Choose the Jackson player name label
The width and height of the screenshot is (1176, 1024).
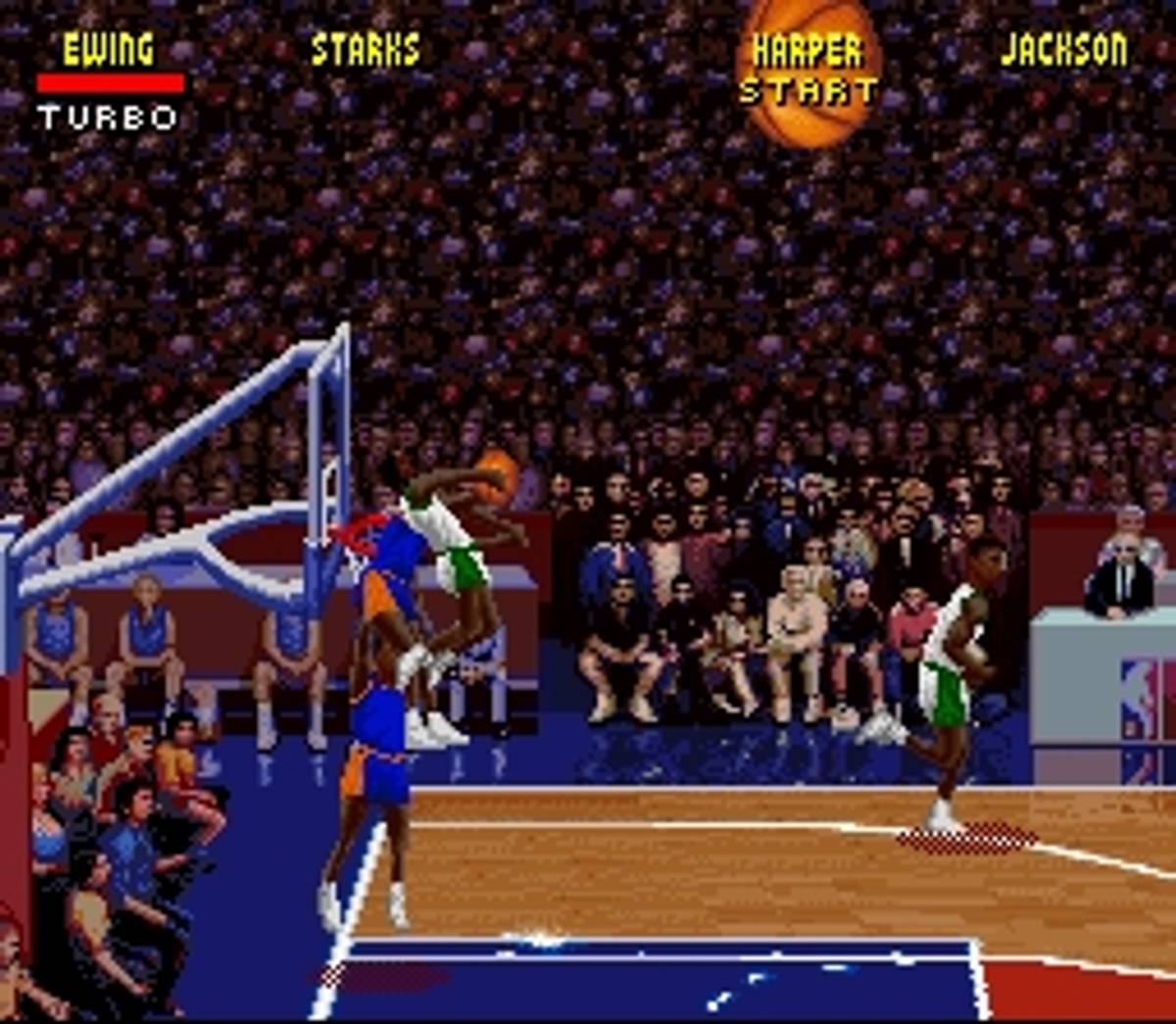coord(1064,49)
